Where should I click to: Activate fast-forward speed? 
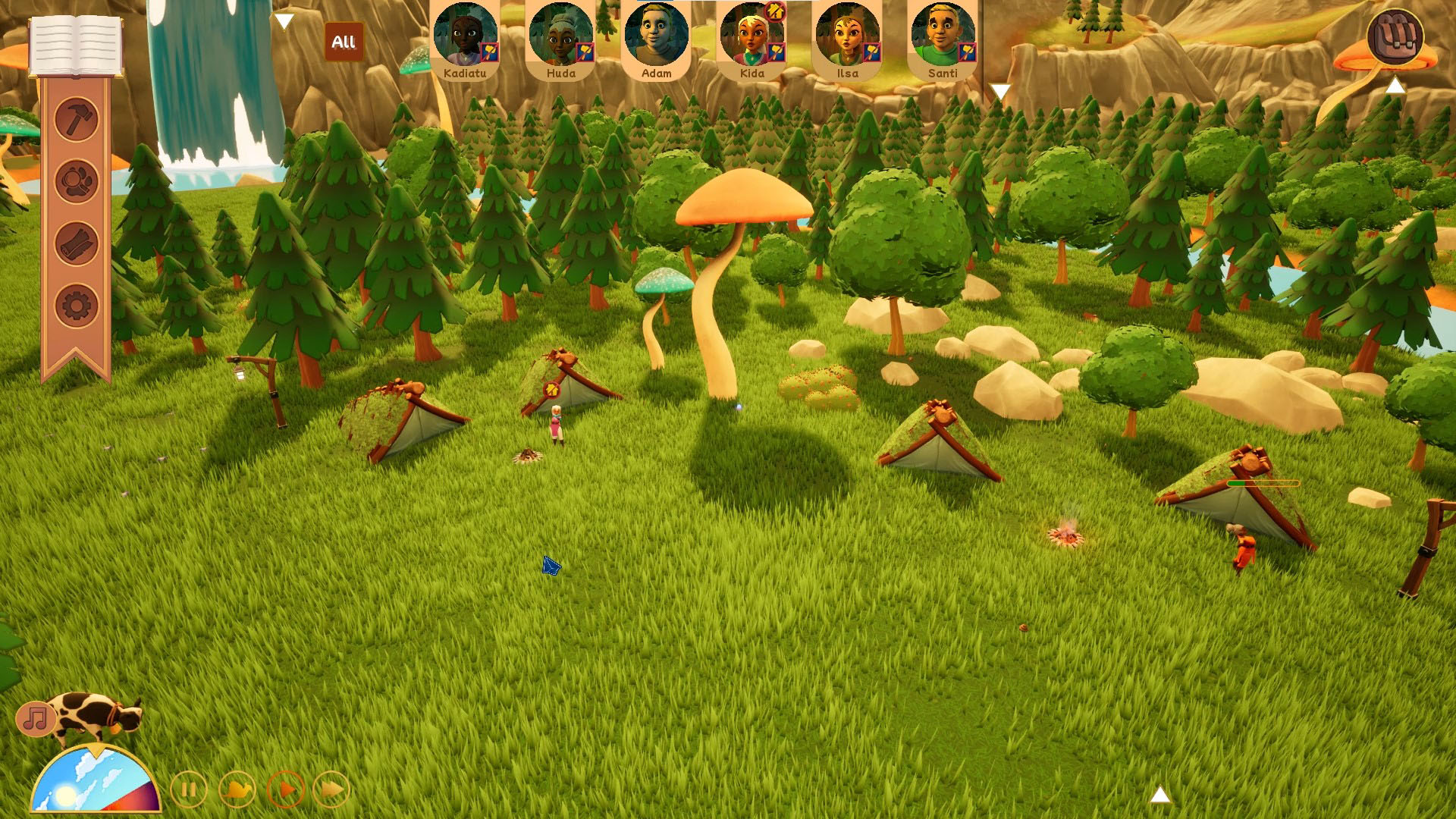point(332,790)
